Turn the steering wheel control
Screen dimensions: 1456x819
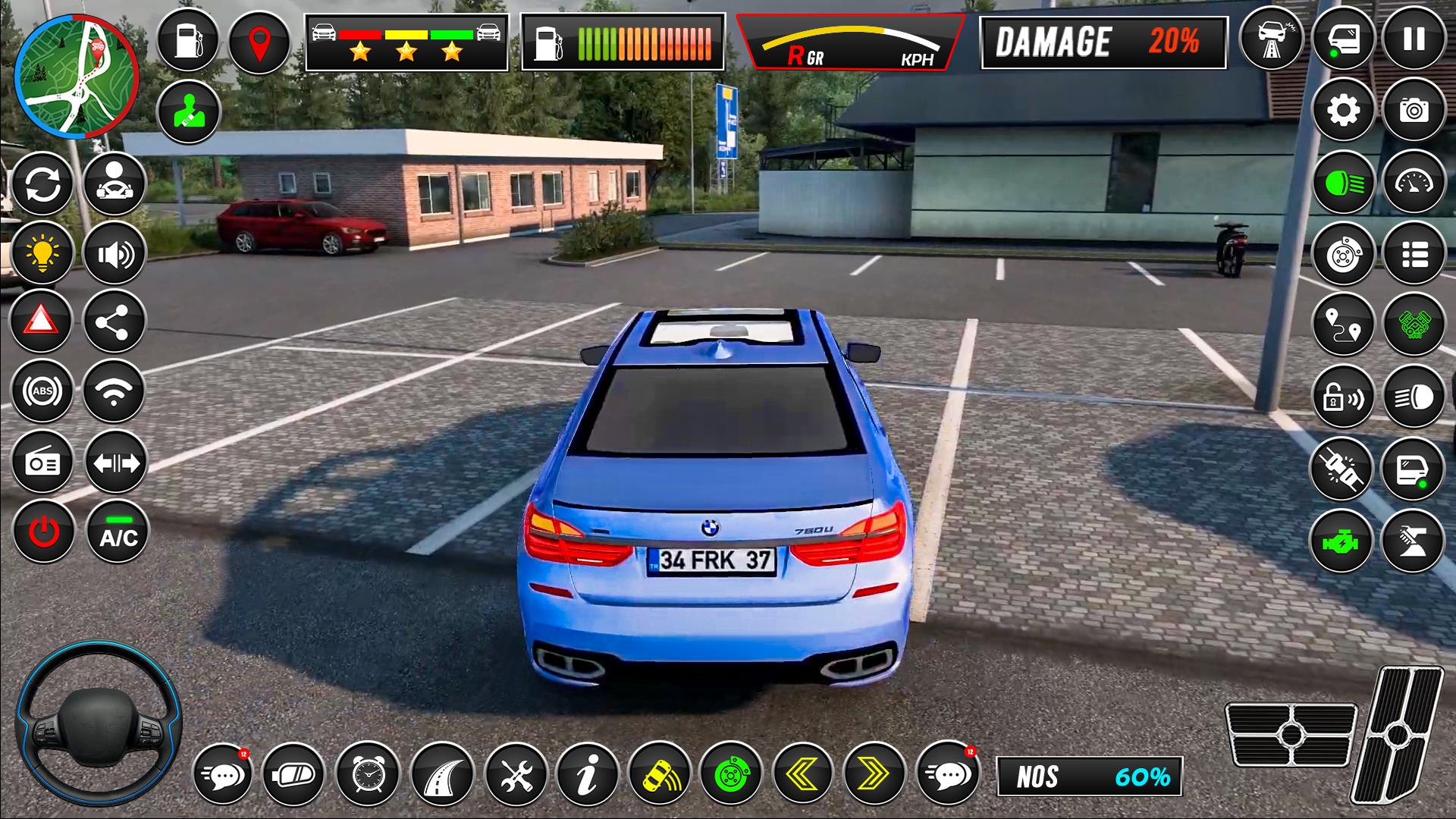tap(99, 726)
